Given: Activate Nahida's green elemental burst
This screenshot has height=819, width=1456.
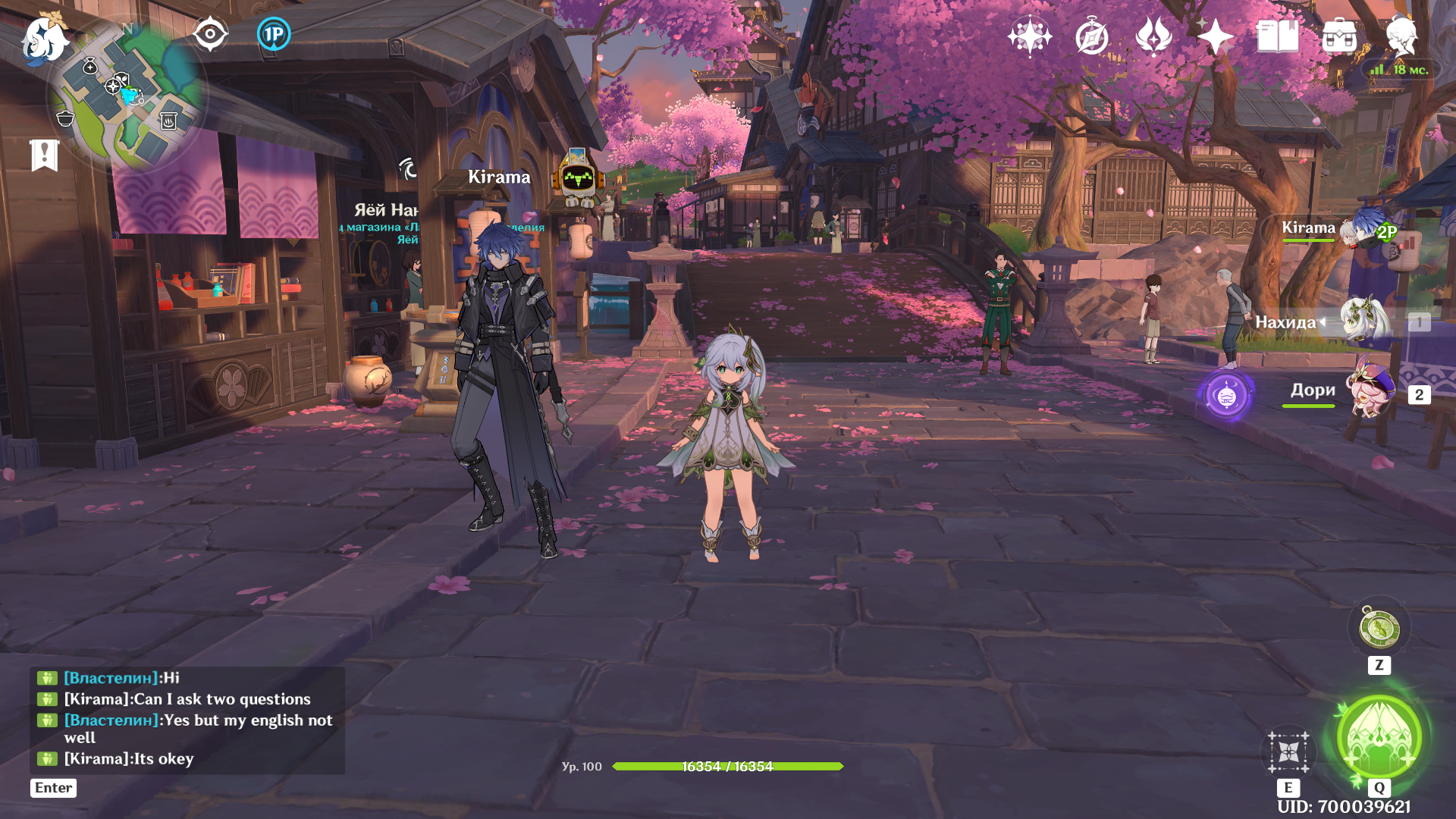Looking at the screenshot, I should 1379,737.
